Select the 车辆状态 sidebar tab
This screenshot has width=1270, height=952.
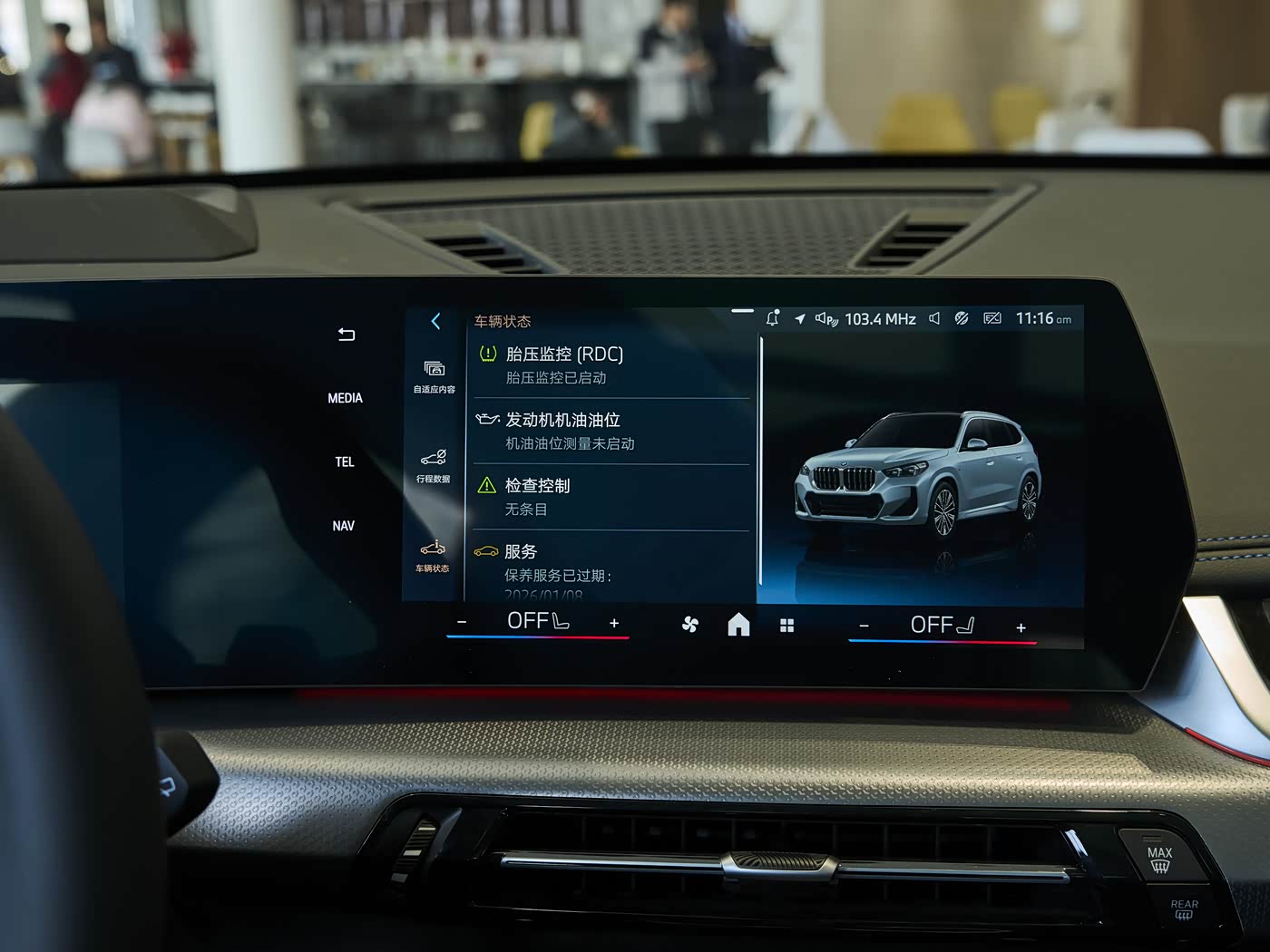[x=432, y=555]
